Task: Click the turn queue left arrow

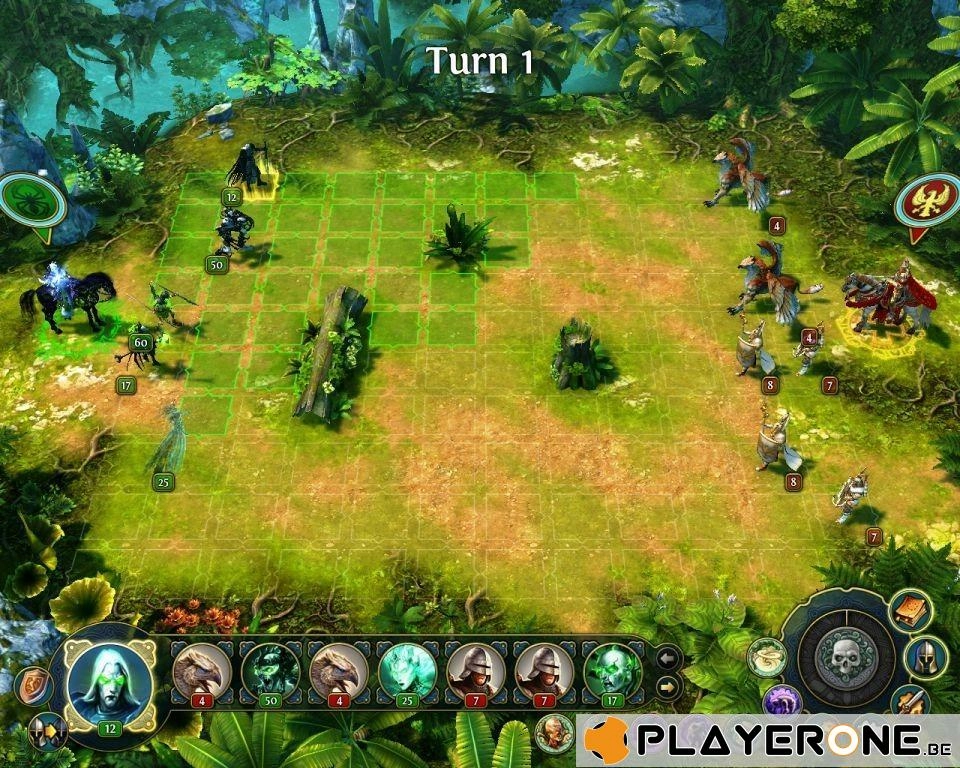Action: click(668, 658)
